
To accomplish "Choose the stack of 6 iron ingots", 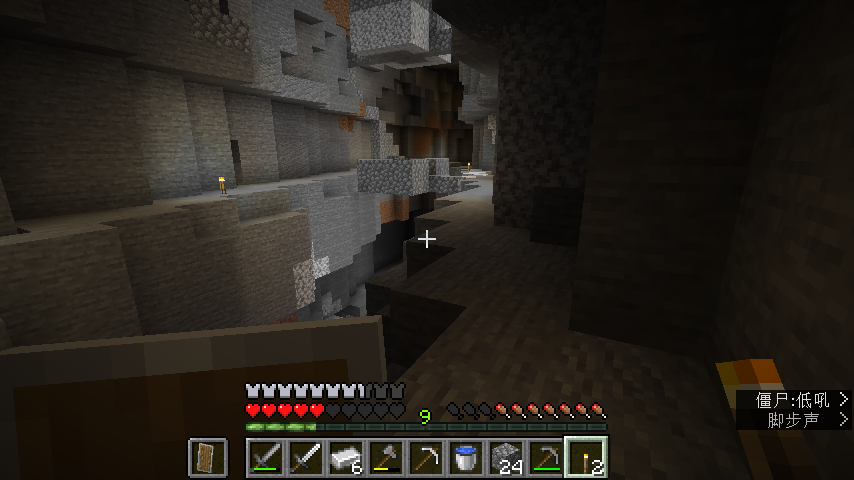I will pyautogui.click(x=346, y=457).
